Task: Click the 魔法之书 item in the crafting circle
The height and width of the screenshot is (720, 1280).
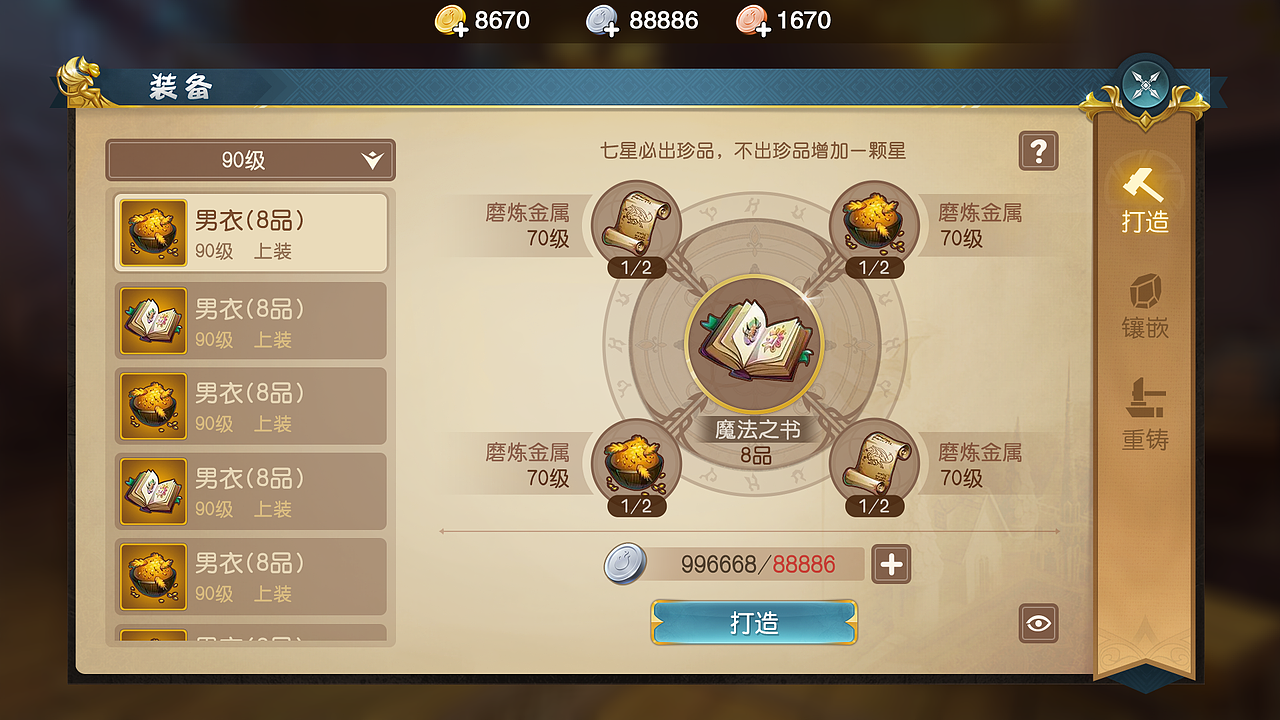Action: (755, 343)
